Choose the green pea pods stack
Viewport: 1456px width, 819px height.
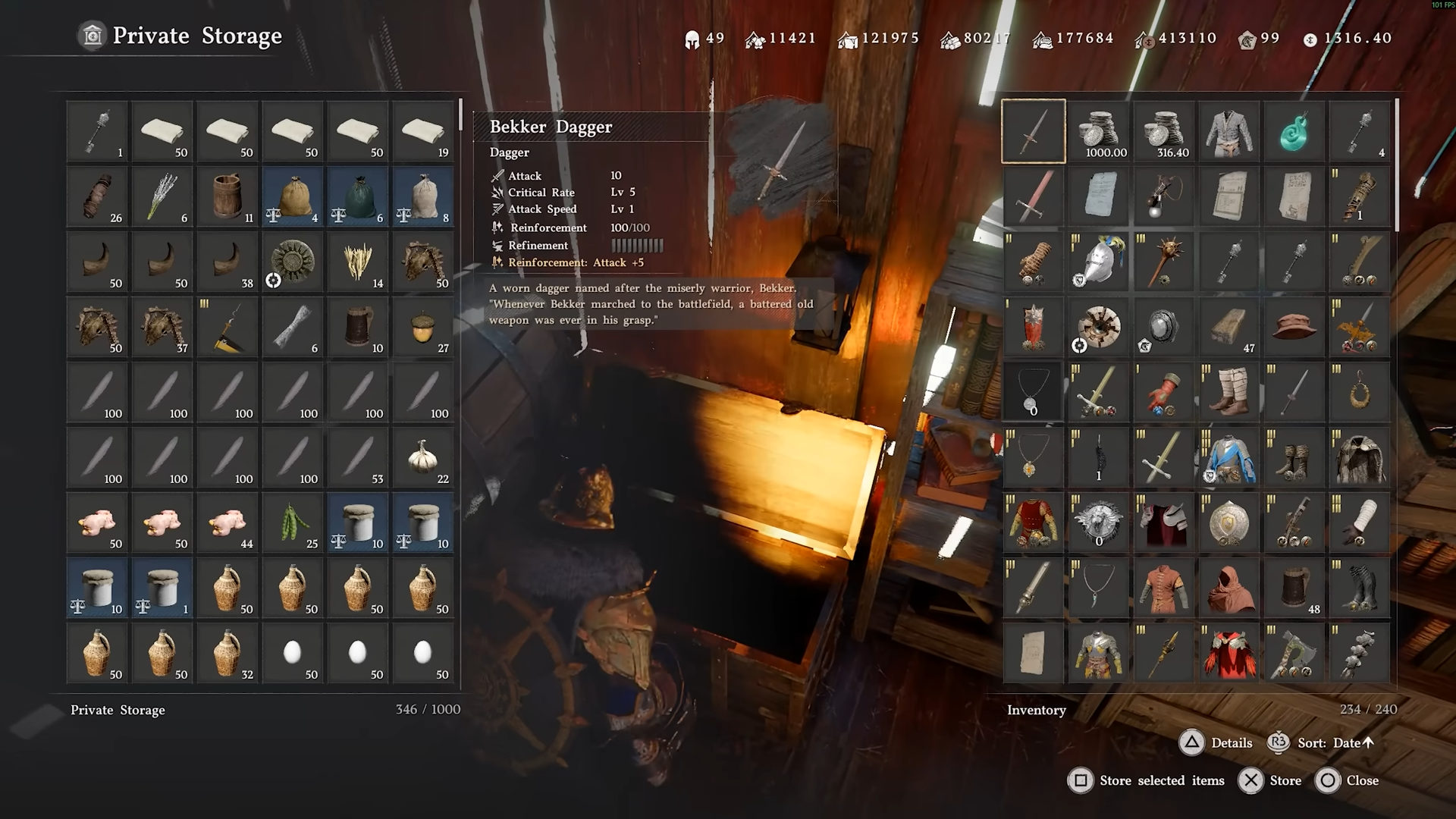(293, 522)
